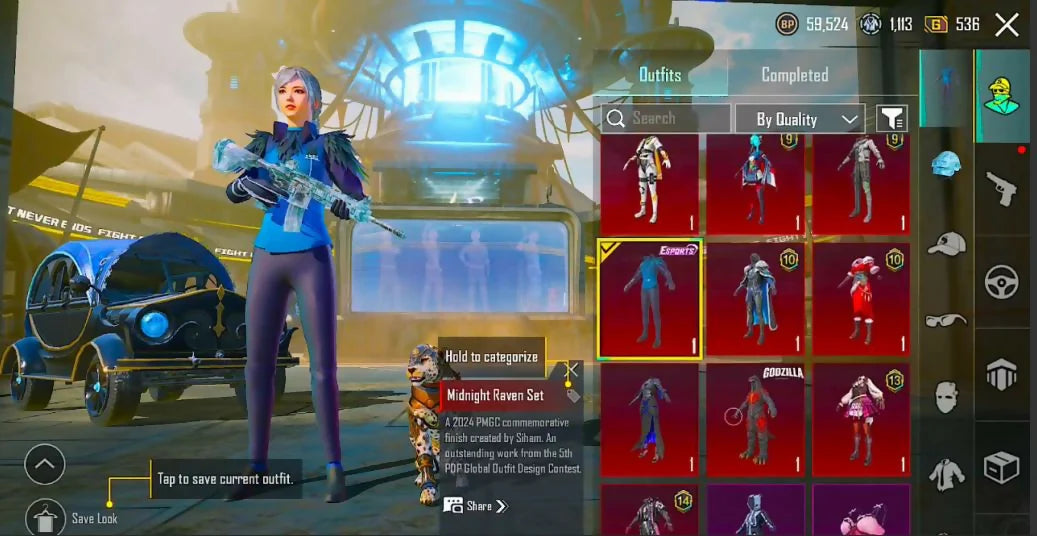This screenshot has height=536, width=1037.
Task: Open the helmet category
Action: click(946, 163)
